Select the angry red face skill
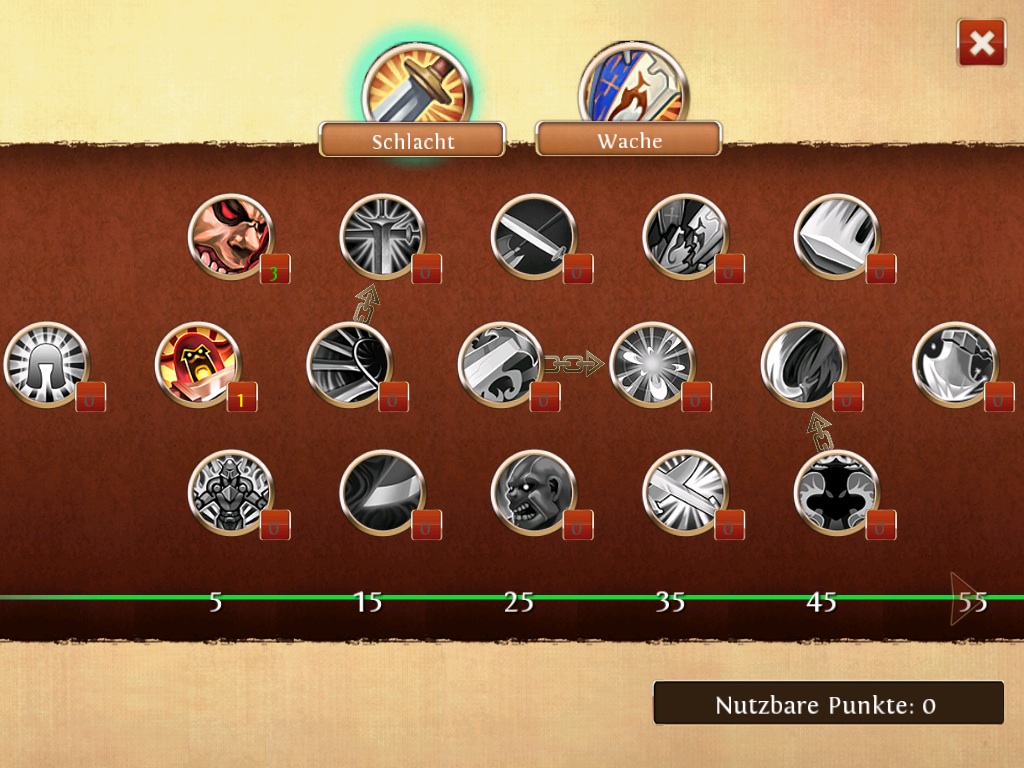1024x768 pixels. (x=231, y=237)
